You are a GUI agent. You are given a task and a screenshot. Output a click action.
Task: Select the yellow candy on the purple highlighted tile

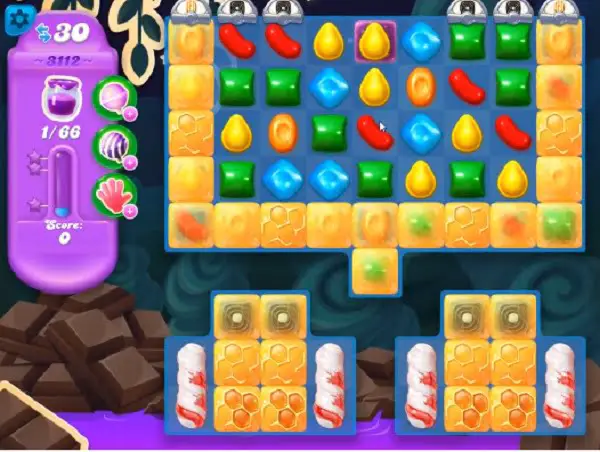point(374,41)
